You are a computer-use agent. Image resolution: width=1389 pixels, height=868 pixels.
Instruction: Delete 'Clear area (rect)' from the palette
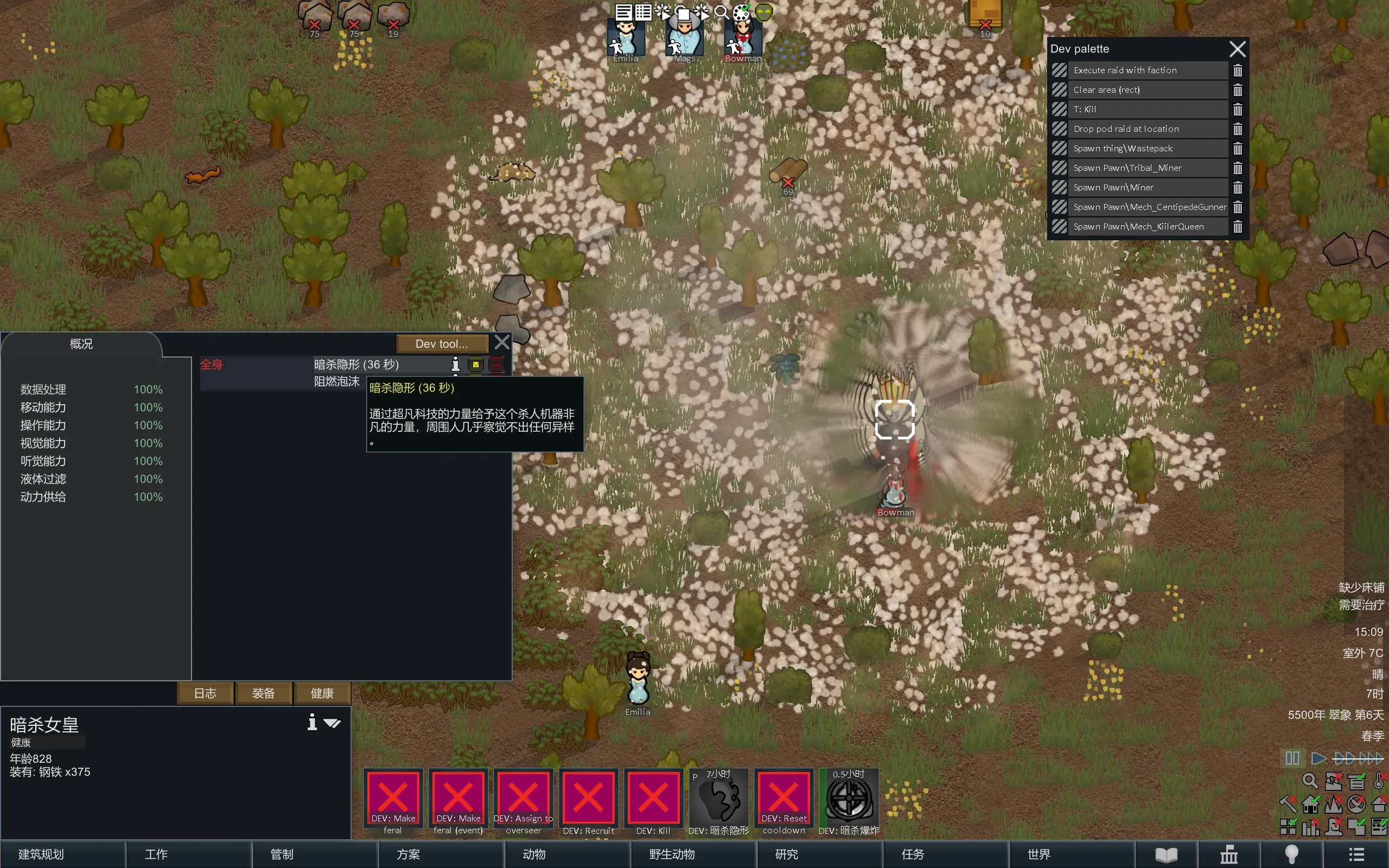1238,90
